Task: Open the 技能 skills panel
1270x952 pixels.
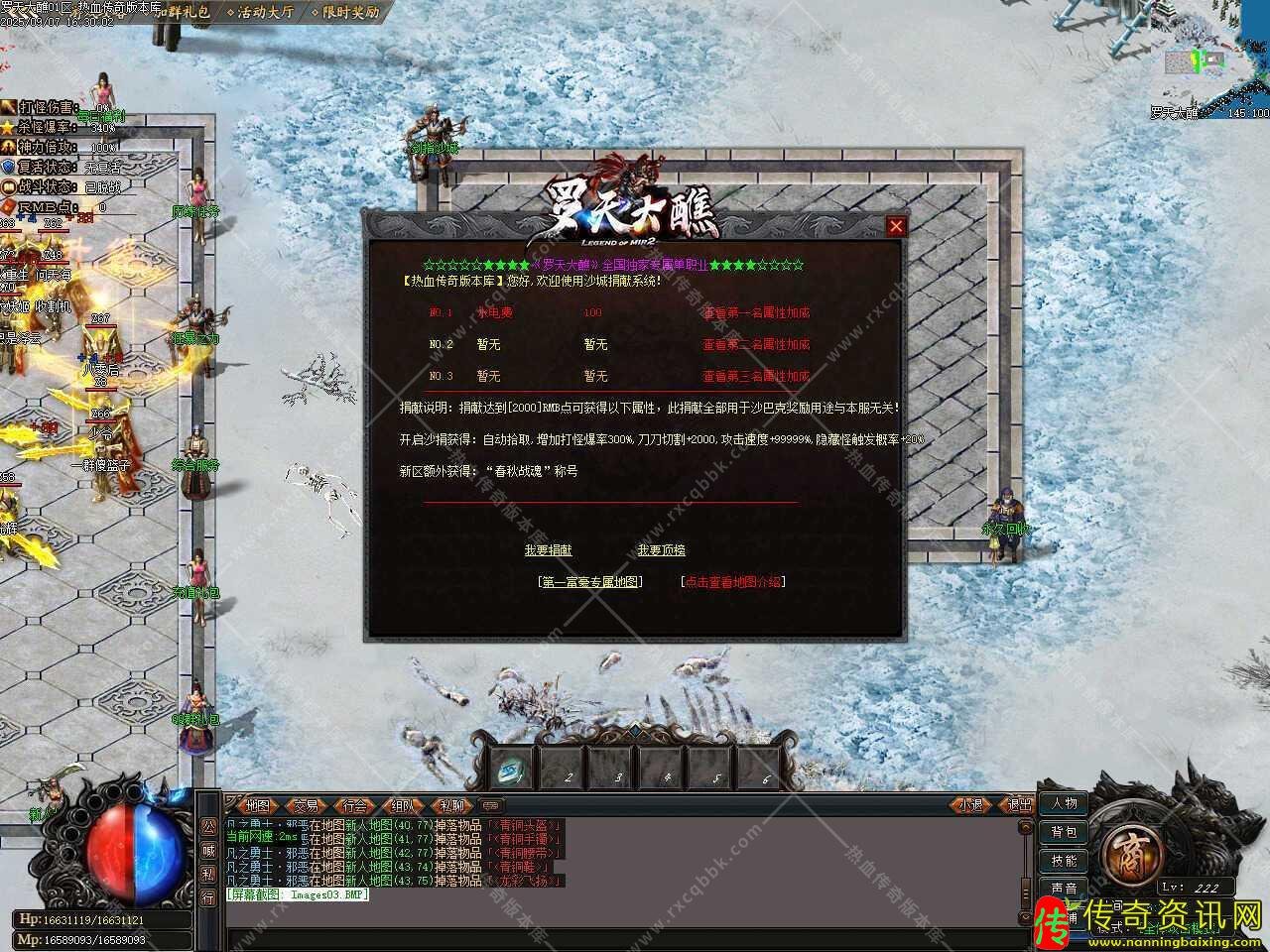Action: coord(1064,861)
